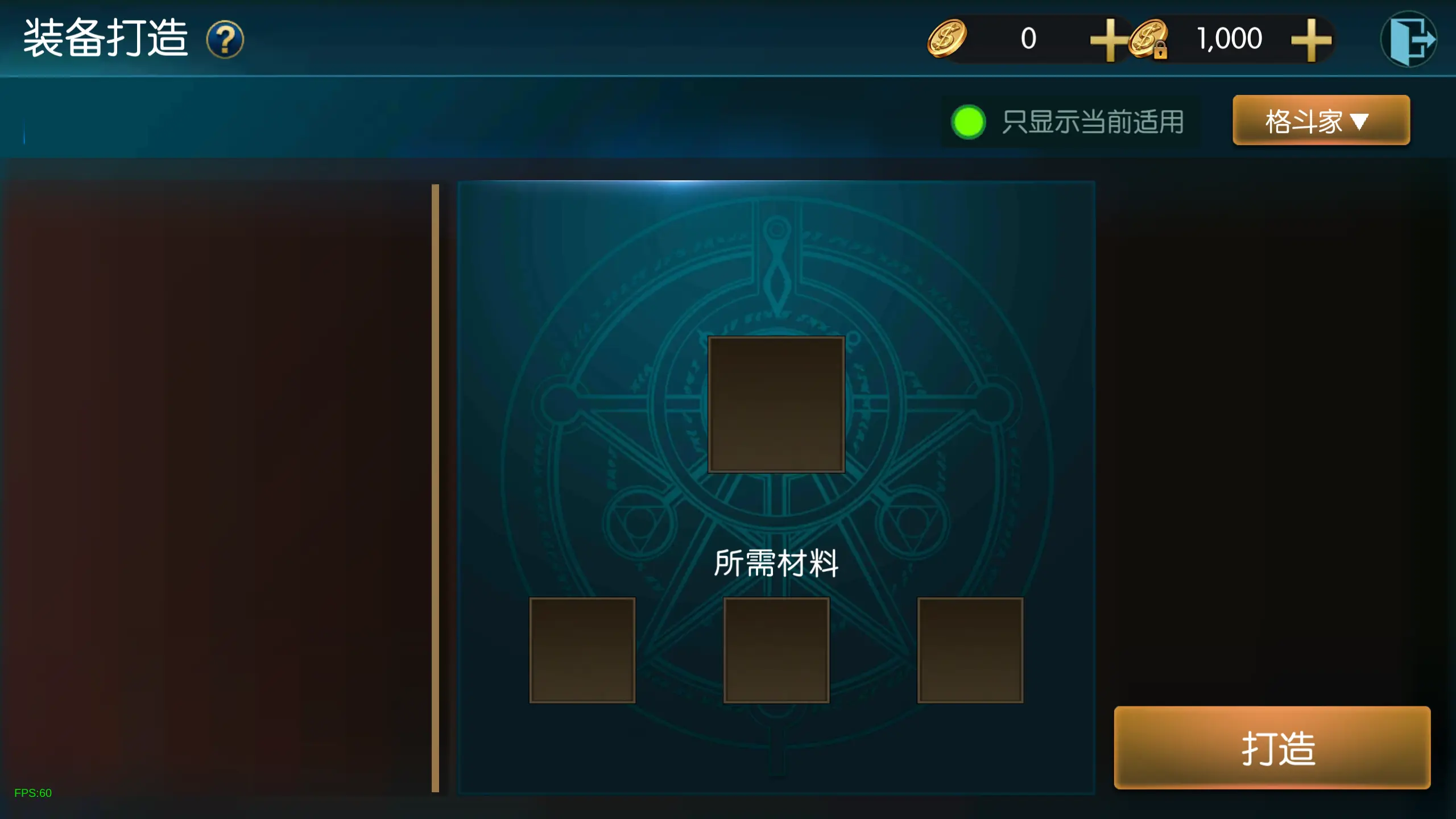This screenshot has height=819, width=1456.
Task: Open the 装备打造 help icon
Action: [x=225, y=39]
